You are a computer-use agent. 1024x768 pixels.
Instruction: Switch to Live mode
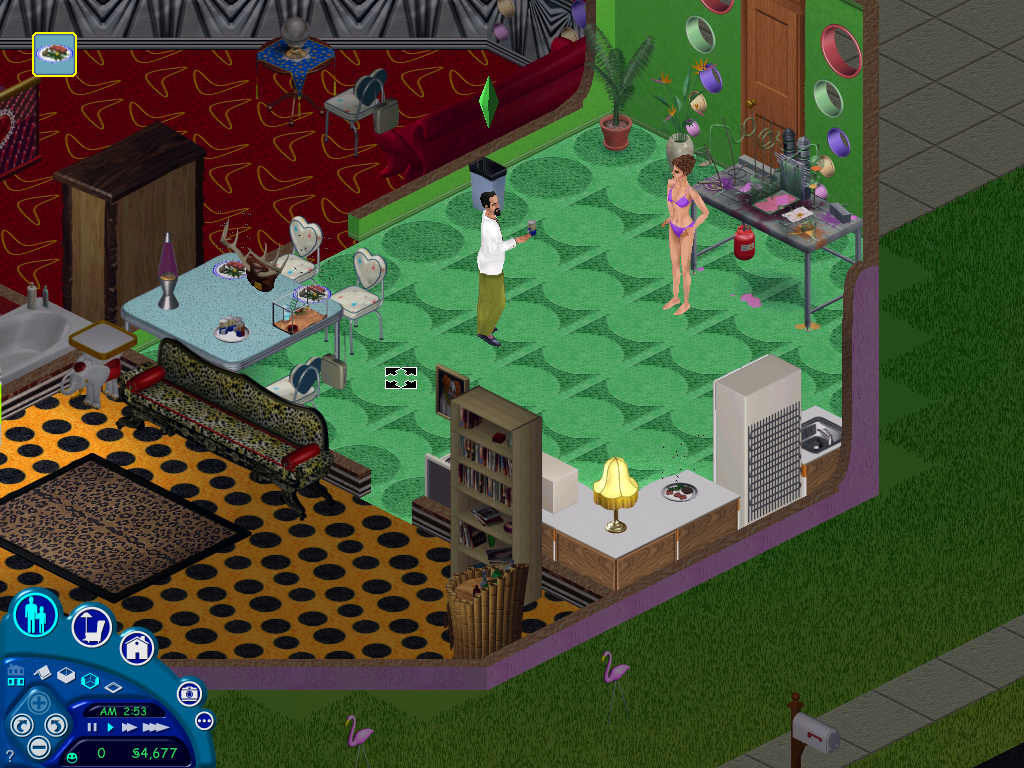click(x=37, y=614)
